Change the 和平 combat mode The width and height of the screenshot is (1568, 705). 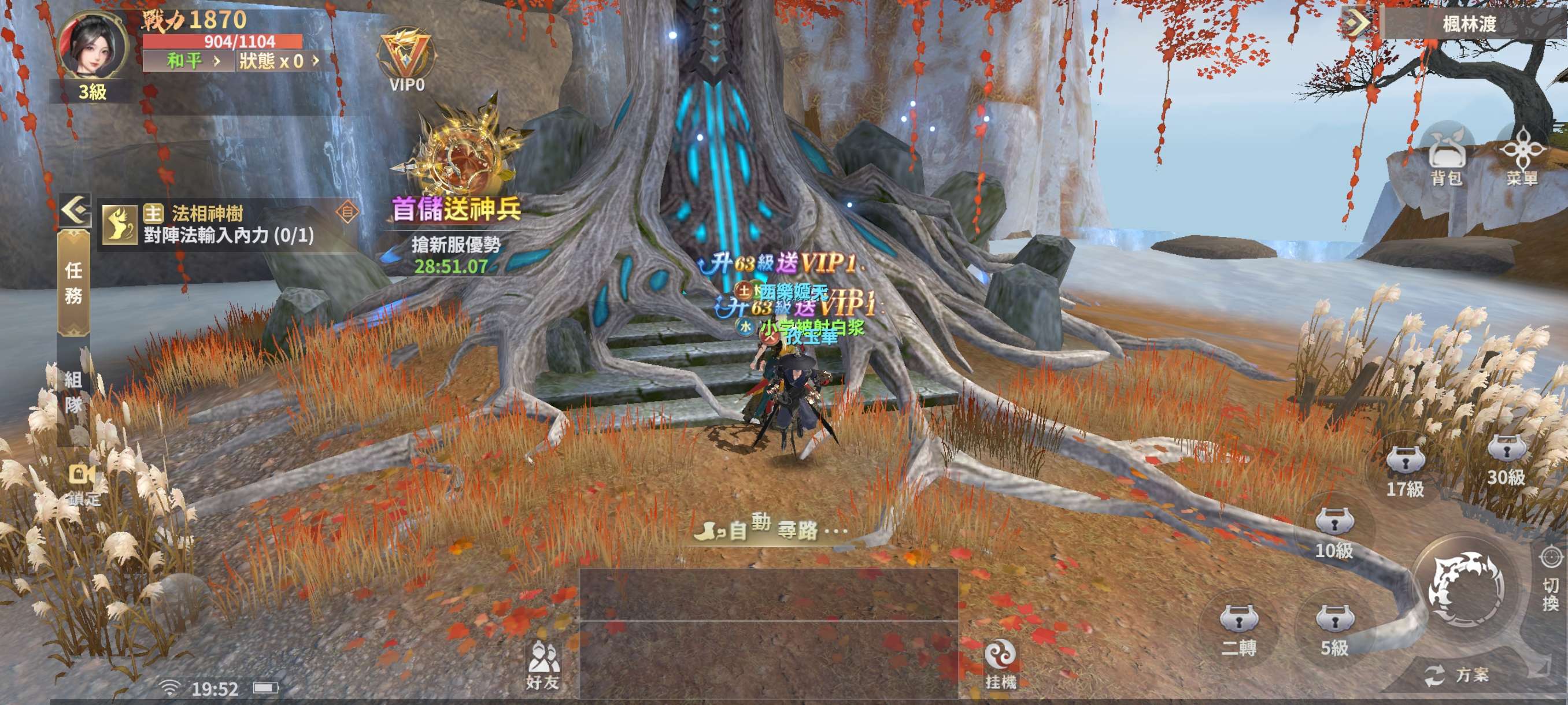(188, 61)
